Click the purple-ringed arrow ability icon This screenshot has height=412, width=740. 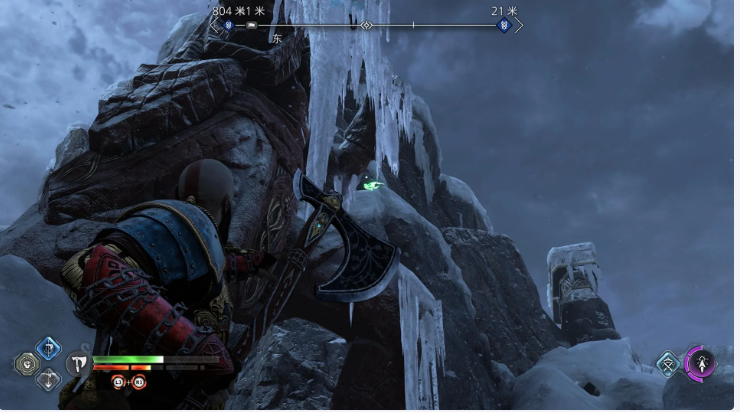[x=701, y=363]
